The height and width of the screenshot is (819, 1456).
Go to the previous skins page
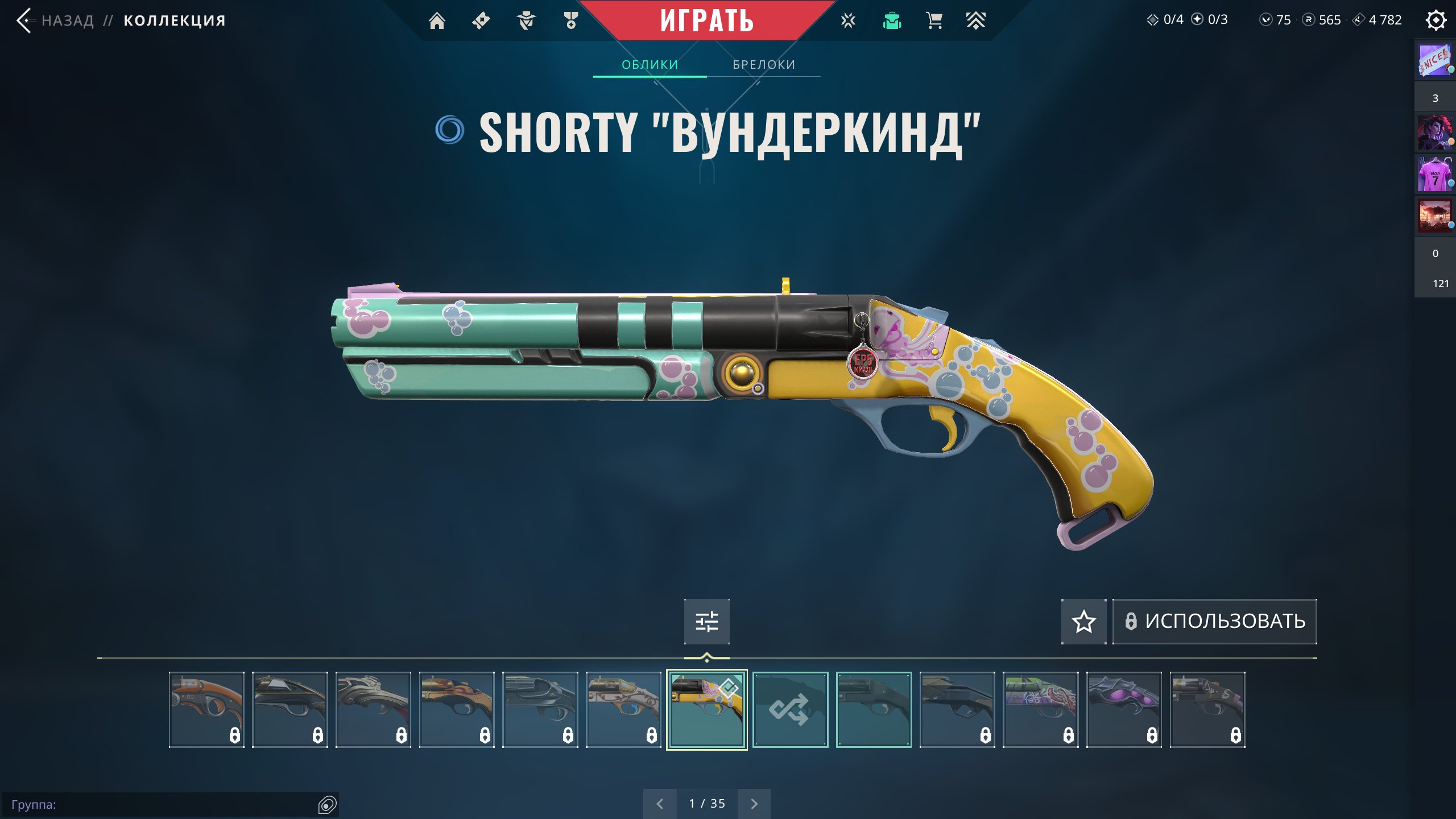[x=660, y=804]
